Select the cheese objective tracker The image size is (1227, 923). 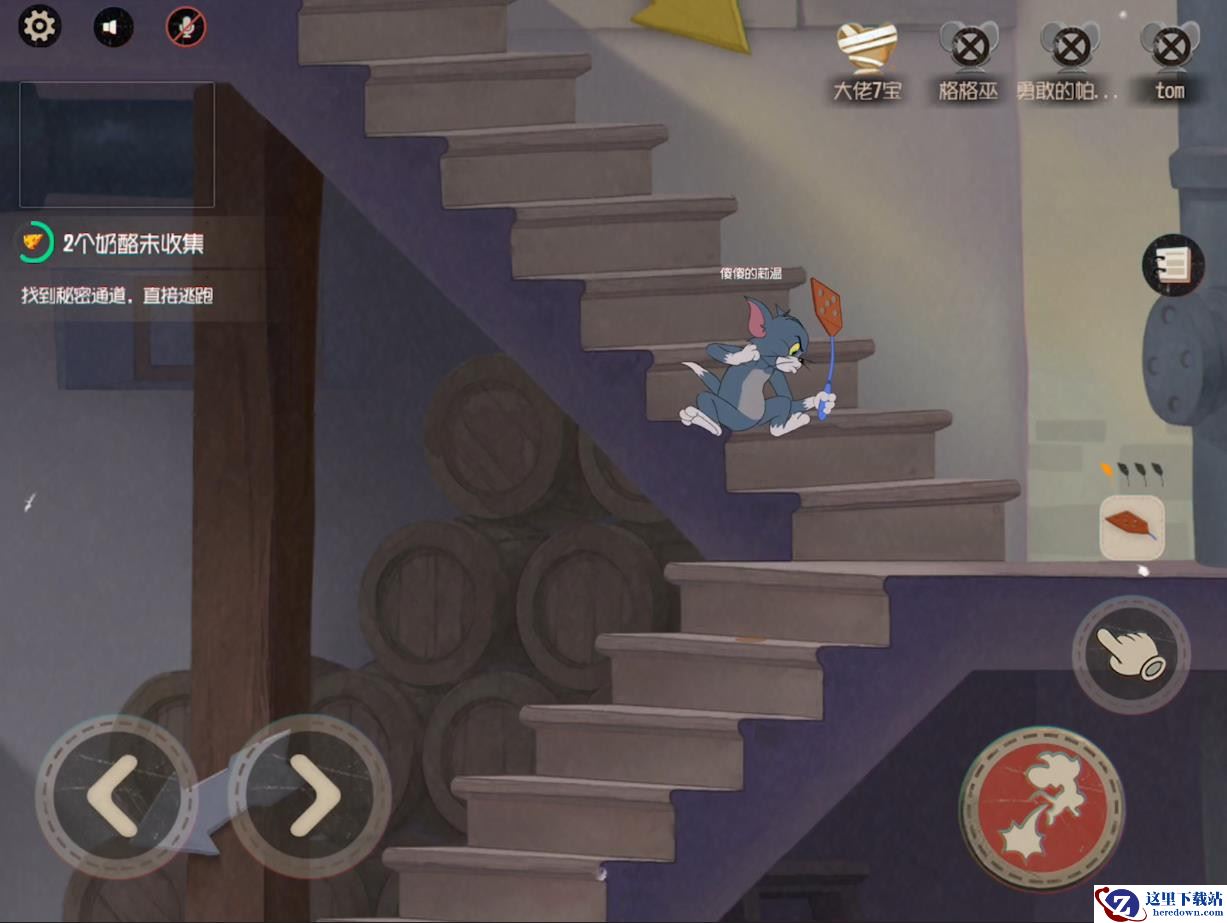pos(35,243)
